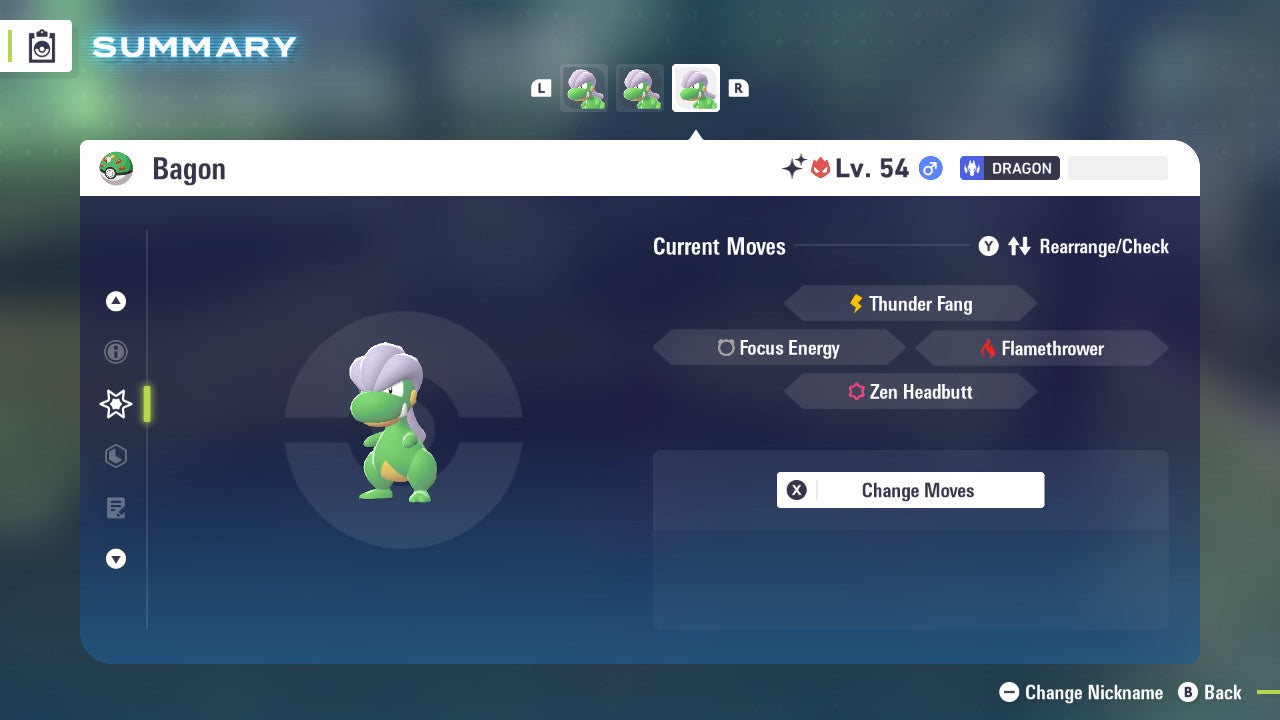Click the down arrow at sidebar bottom
The height and width of the screenshot is (720, 1280).
point(116,559)
